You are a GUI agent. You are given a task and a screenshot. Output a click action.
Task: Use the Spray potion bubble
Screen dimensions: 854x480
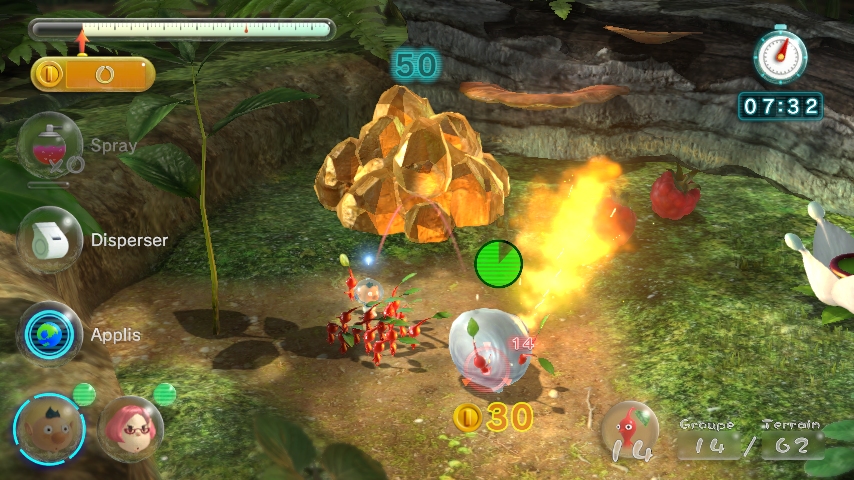point(49,144)
